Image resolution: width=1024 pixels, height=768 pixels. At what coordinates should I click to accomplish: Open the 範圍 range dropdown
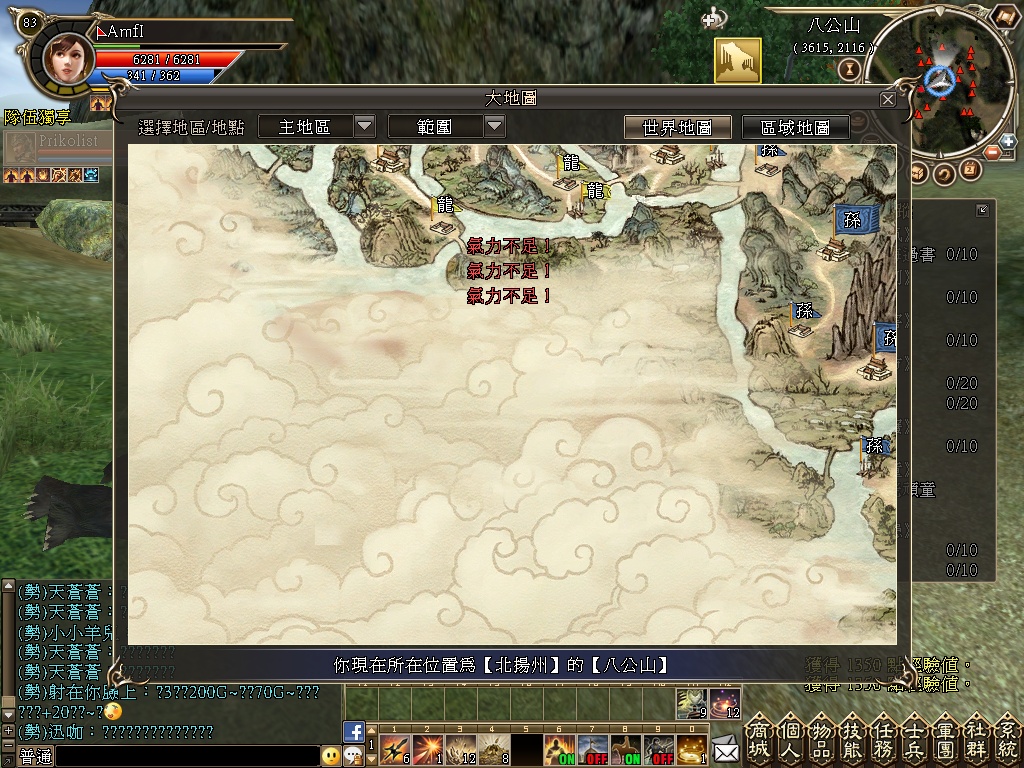tap(495, 126)
